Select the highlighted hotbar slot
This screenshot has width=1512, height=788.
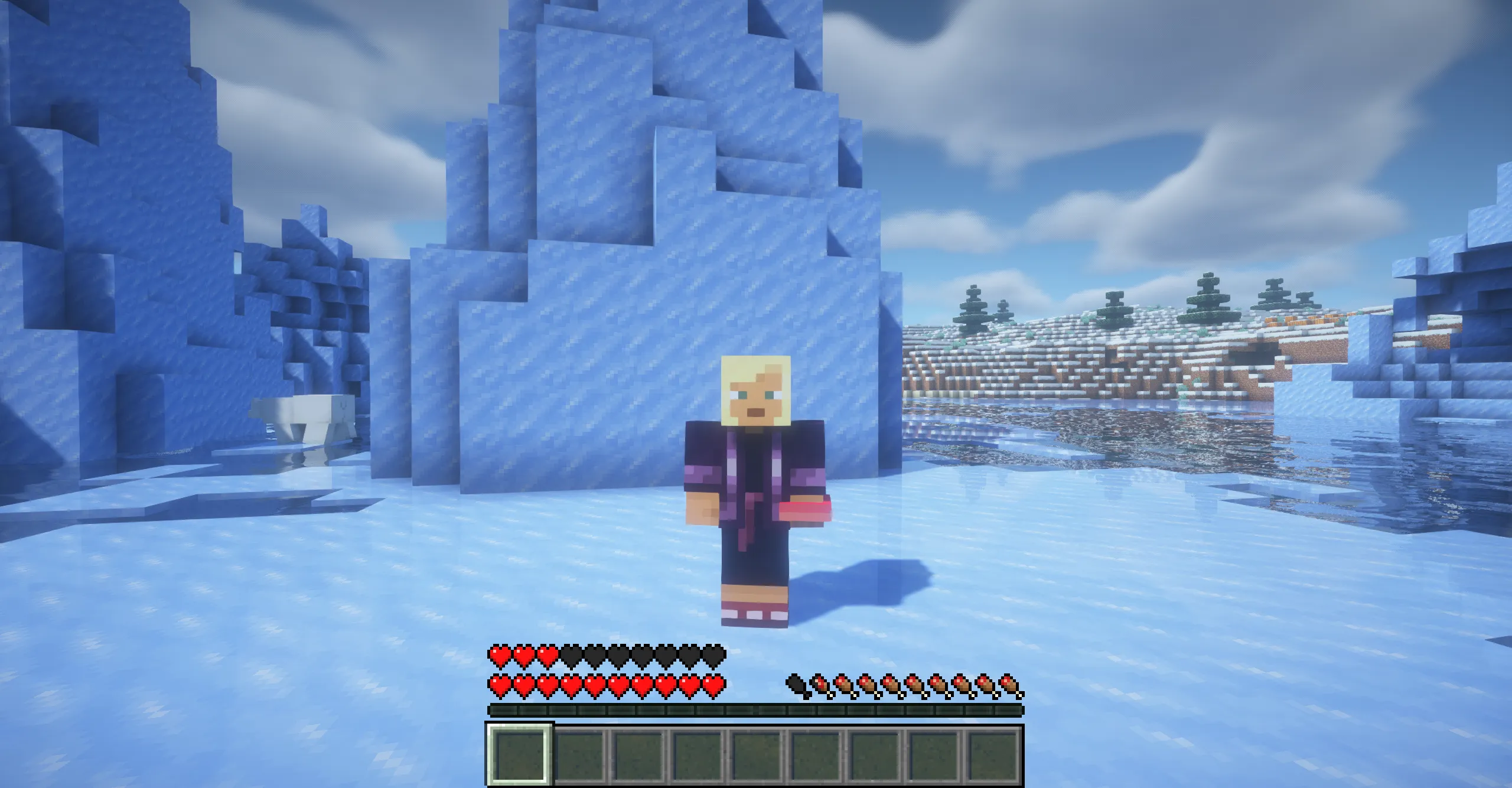point(520,757)
